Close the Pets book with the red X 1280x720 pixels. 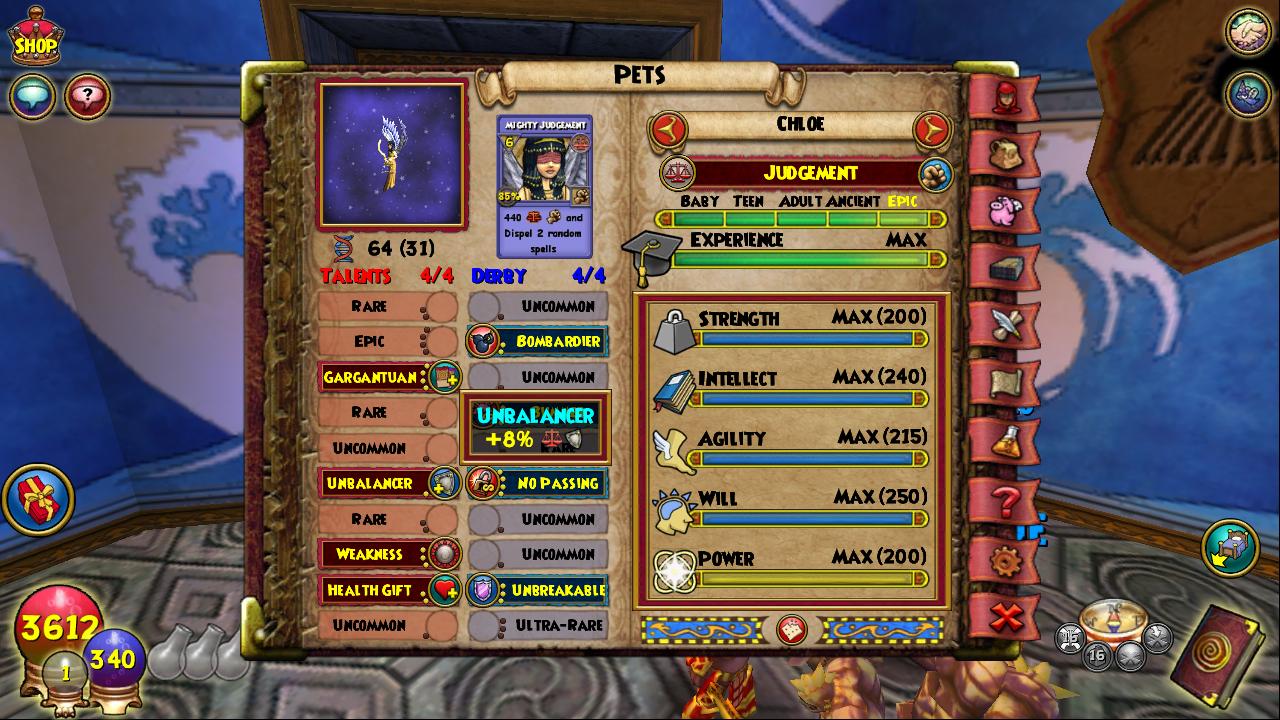point(1003,617)
